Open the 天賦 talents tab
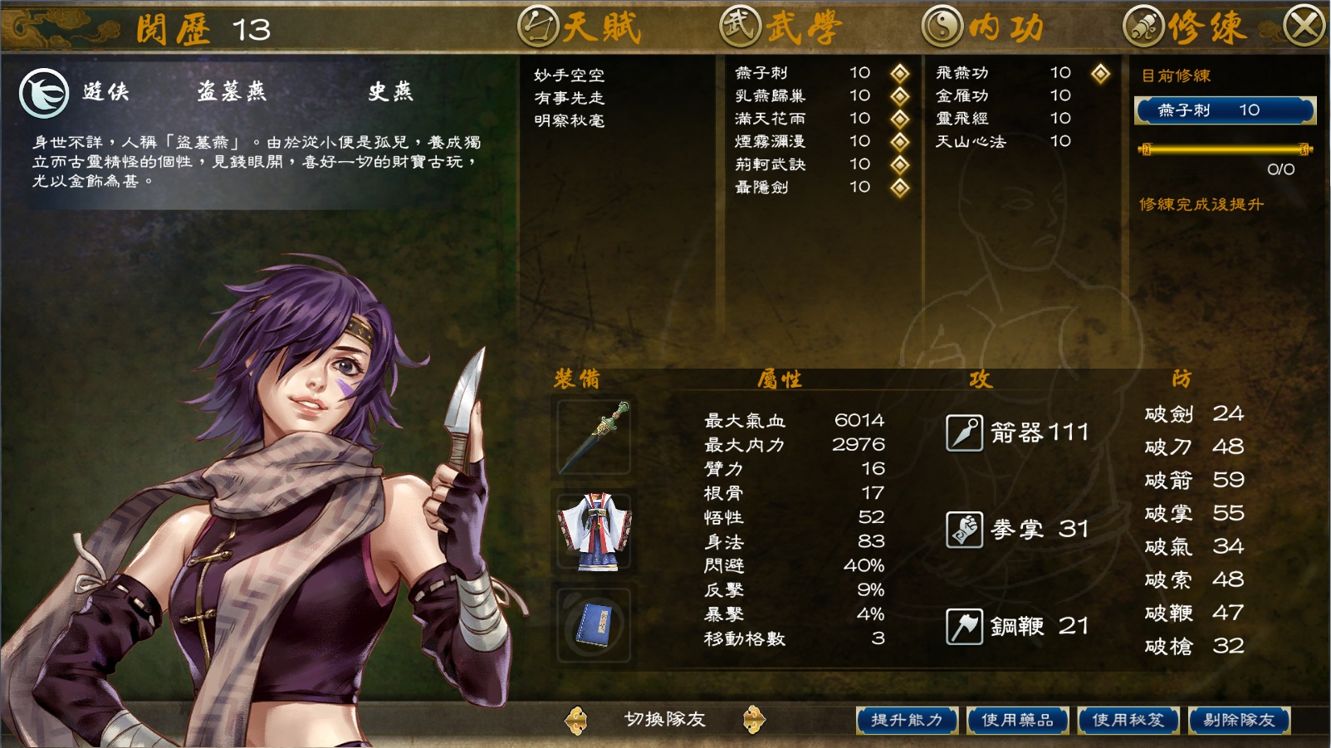The image size is (1331, 748). [x=582, y=27]
